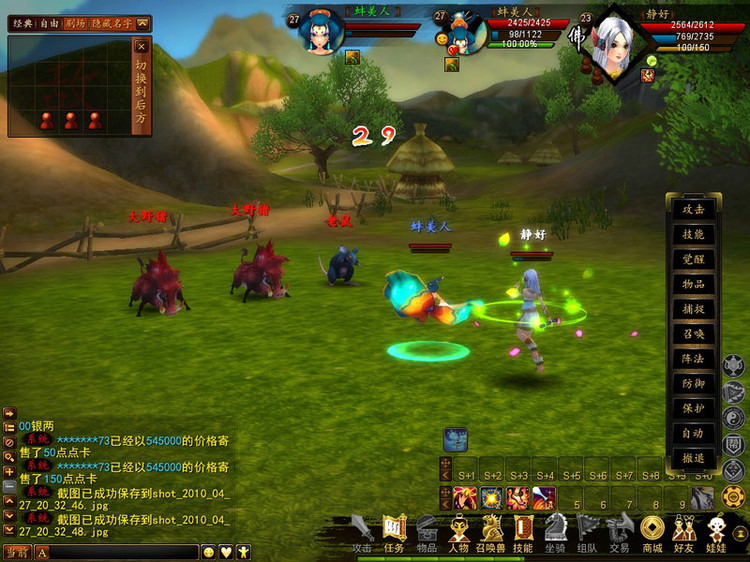Close the enemy formation grid panel

(141, 46)
